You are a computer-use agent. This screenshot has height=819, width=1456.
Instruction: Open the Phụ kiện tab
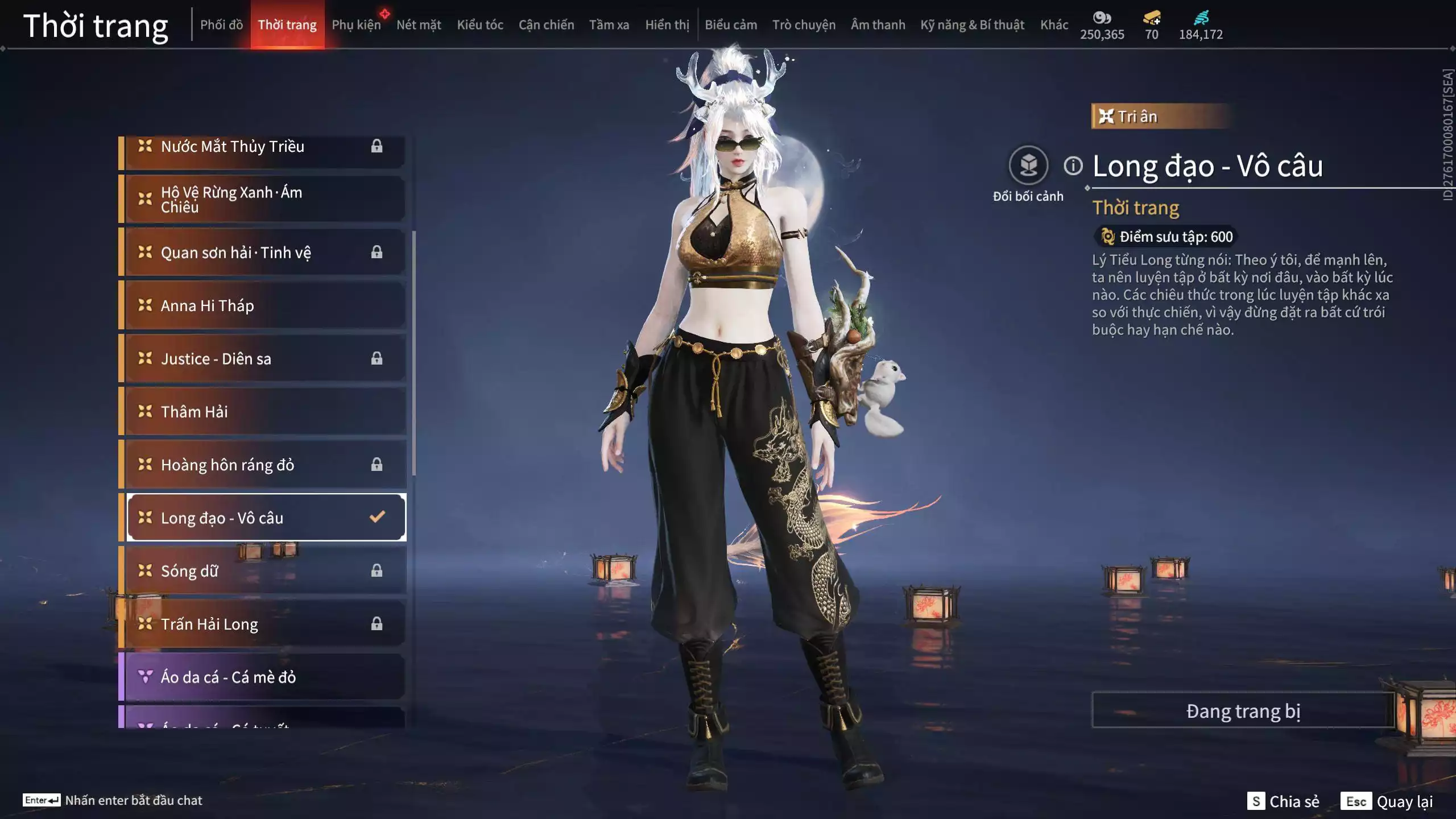(x=356, y=25)
